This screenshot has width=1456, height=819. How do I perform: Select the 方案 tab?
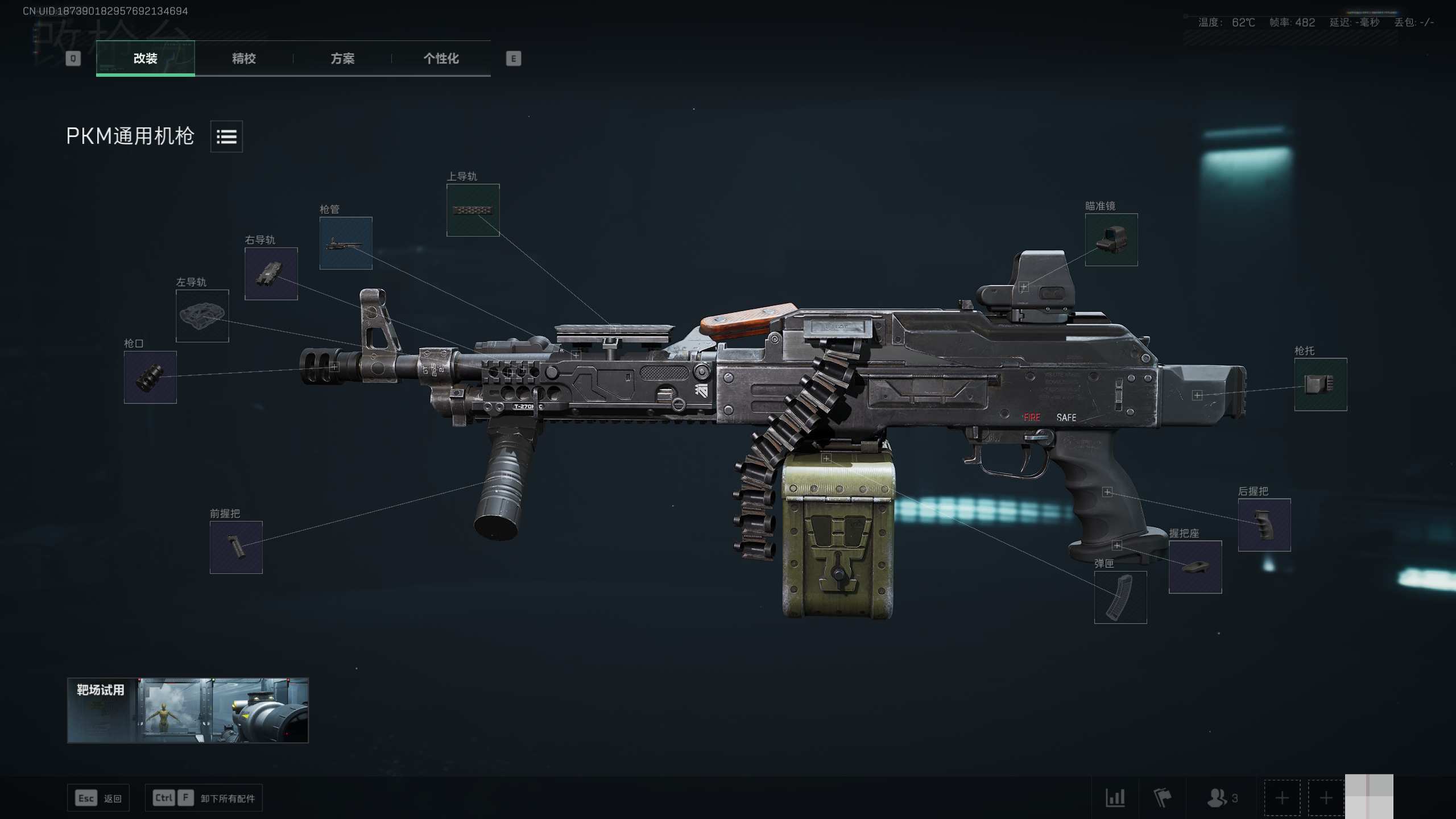pyautogui.click(x=342, y=58)
